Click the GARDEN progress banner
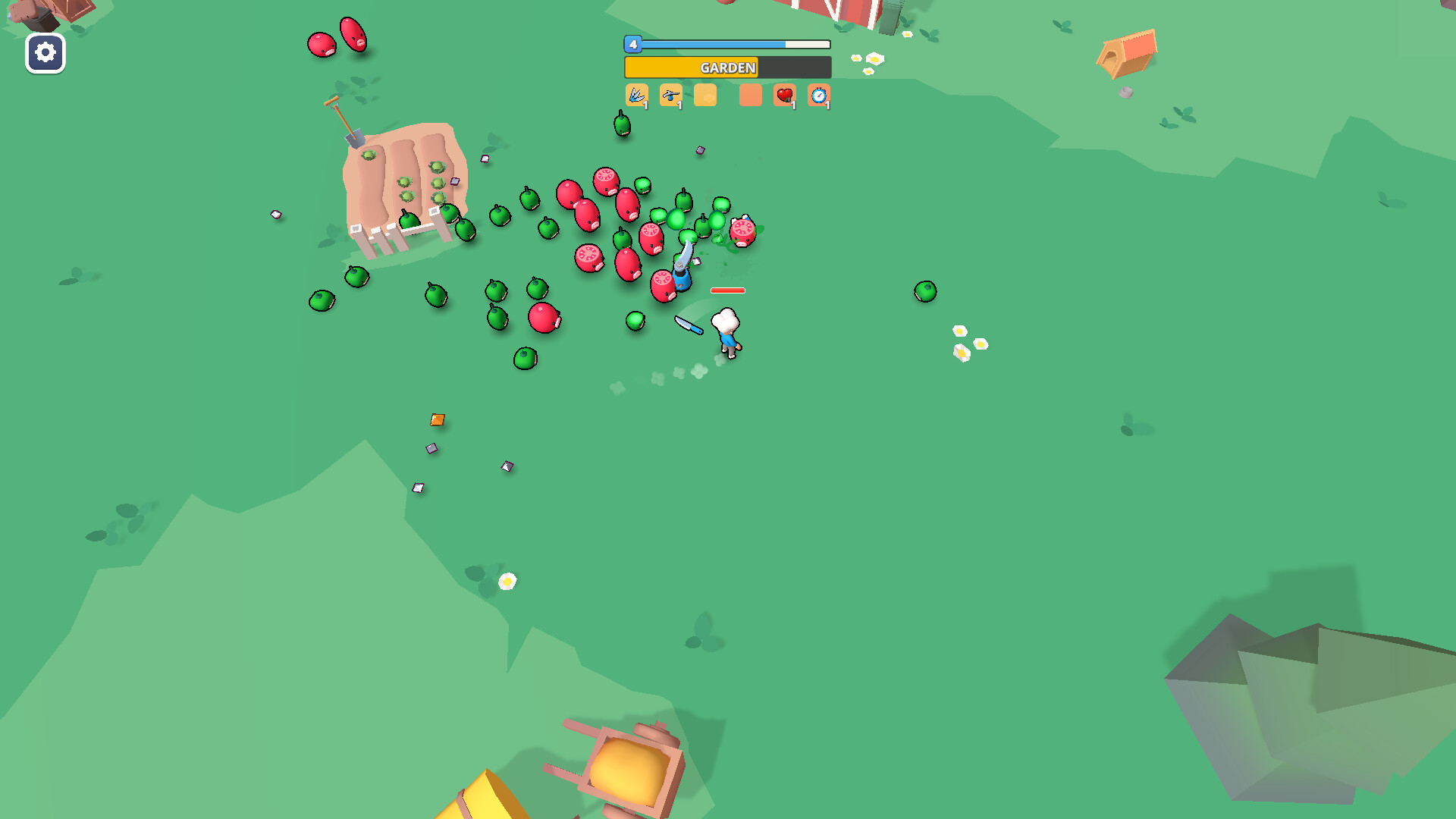The height and width of the screenshot is (819, 1456). tap(726, 67)
